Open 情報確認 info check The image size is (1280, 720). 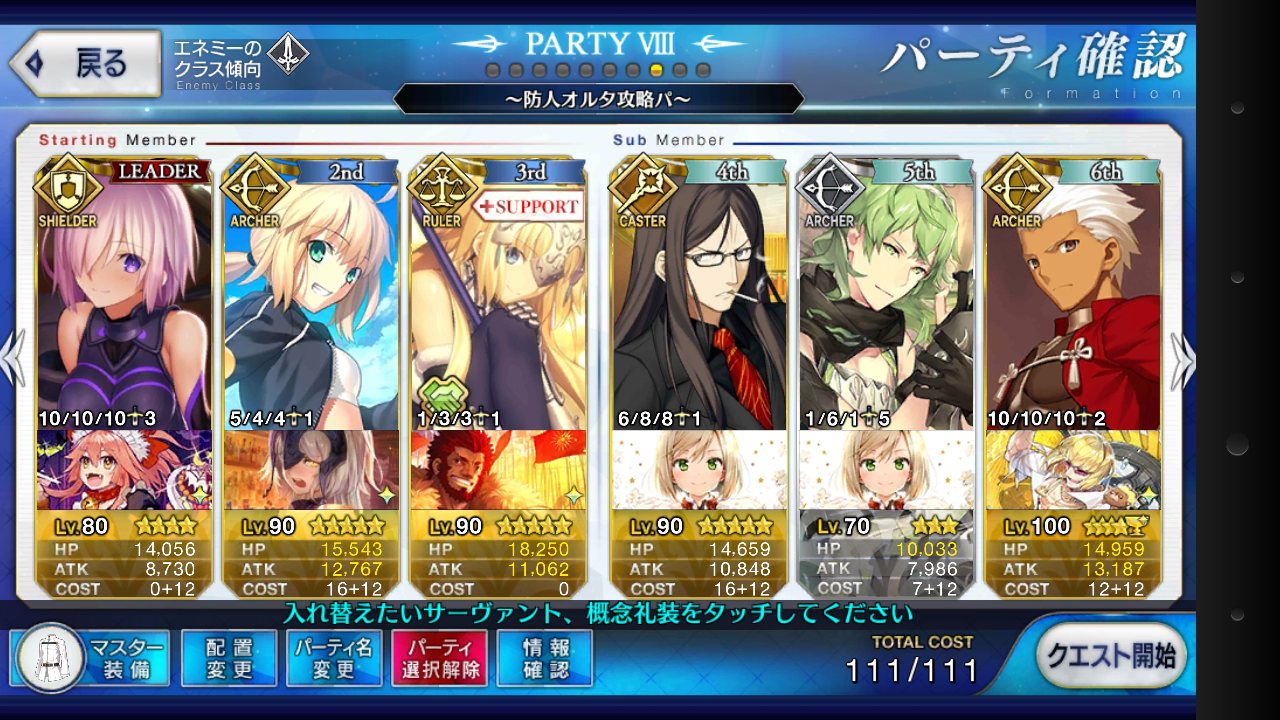point(545,658)
